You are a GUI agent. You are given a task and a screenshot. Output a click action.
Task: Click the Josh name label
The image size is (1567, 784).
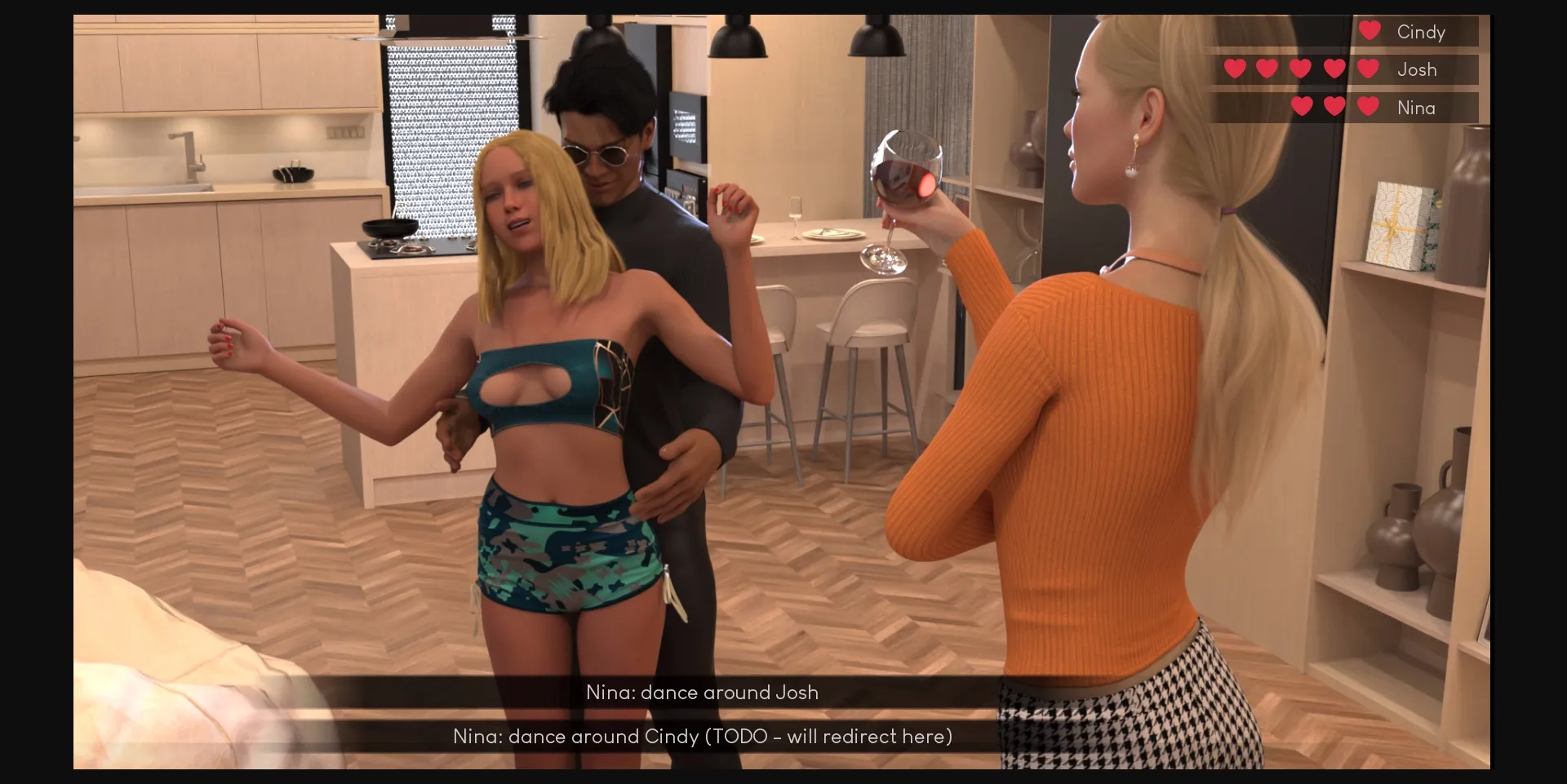click(x=1418, y=69)
